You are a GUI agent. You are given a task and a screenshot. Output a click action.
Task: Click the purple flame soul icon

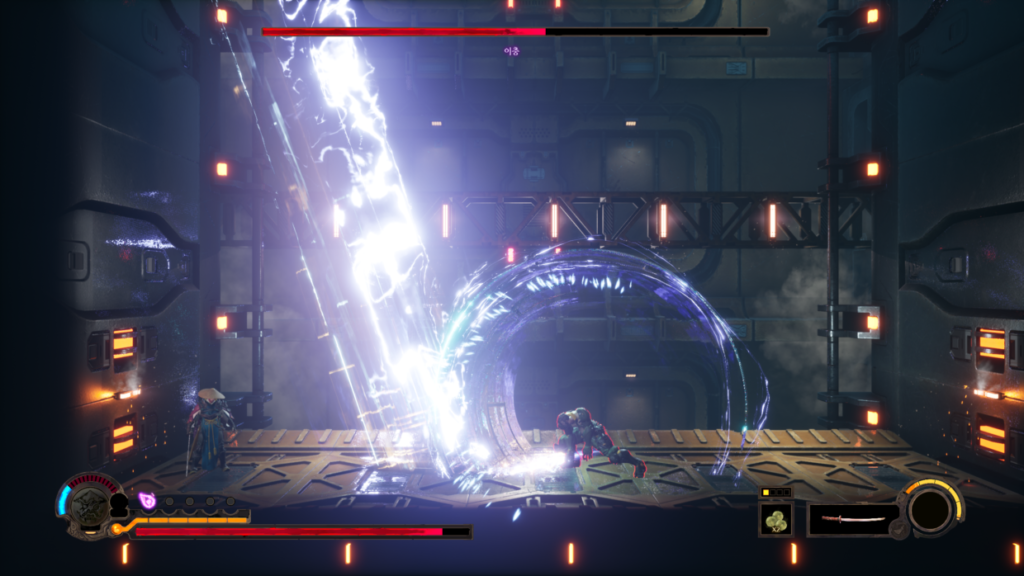pos(148,500)
